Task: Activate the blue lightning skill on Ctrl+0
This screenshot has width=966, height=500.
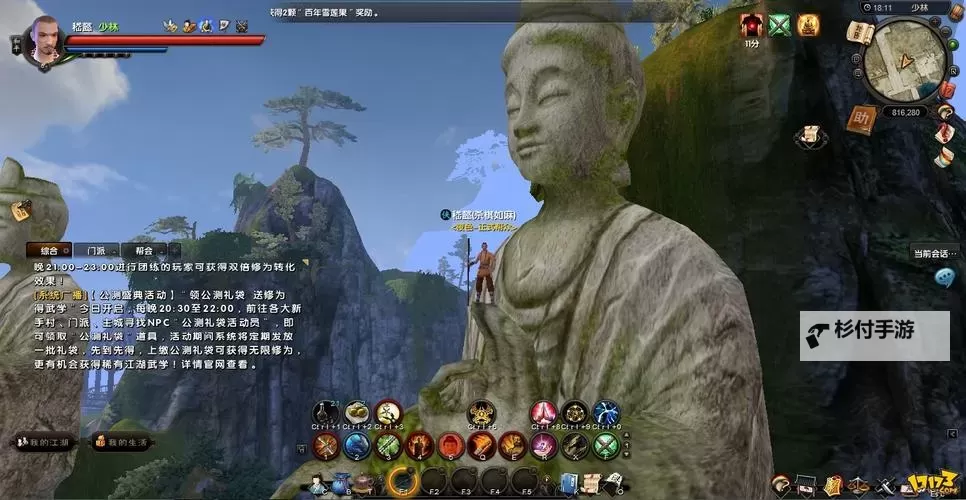Action: [x=607, y=412]
